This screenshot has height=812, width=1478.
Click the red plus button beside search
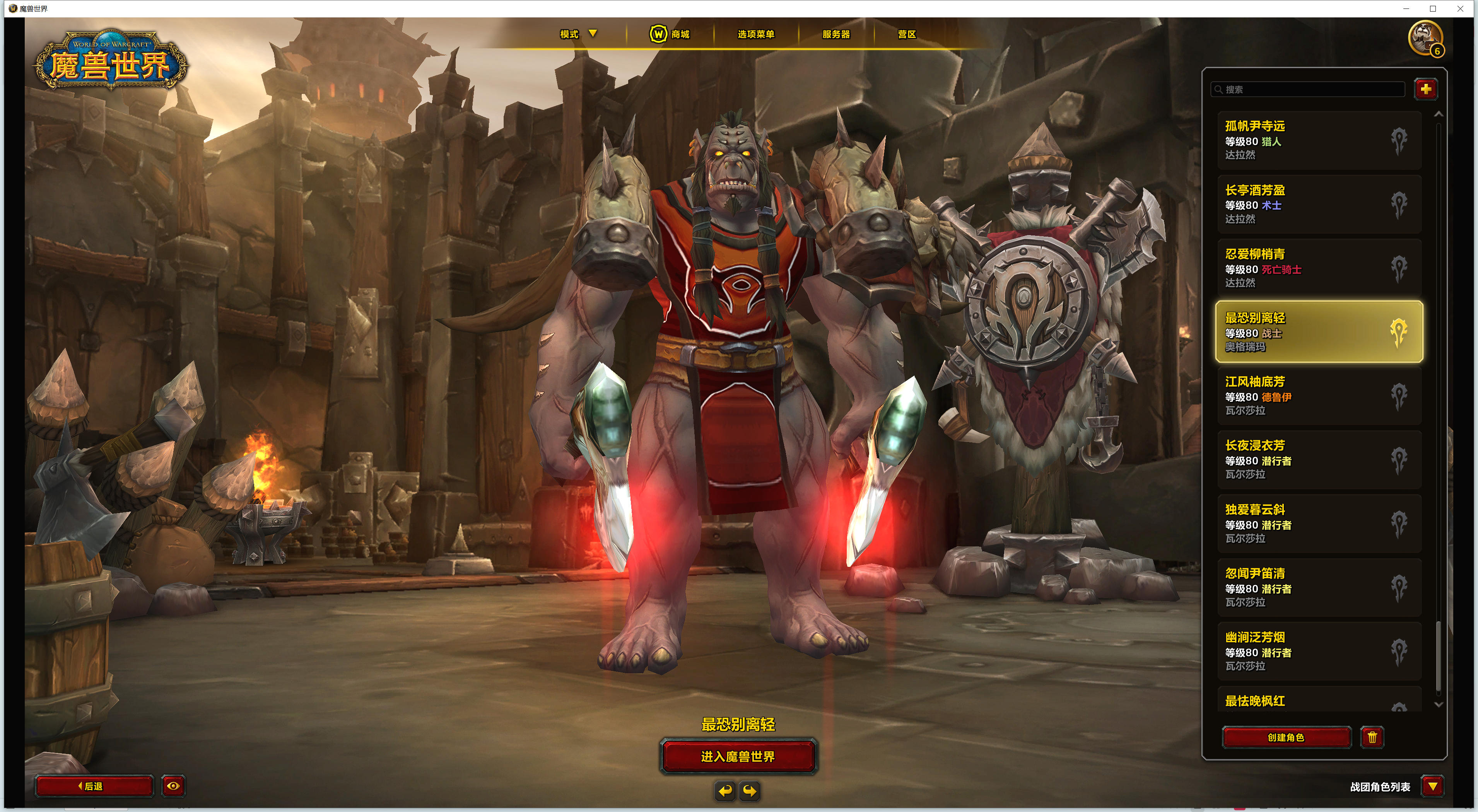(1426, 89)
